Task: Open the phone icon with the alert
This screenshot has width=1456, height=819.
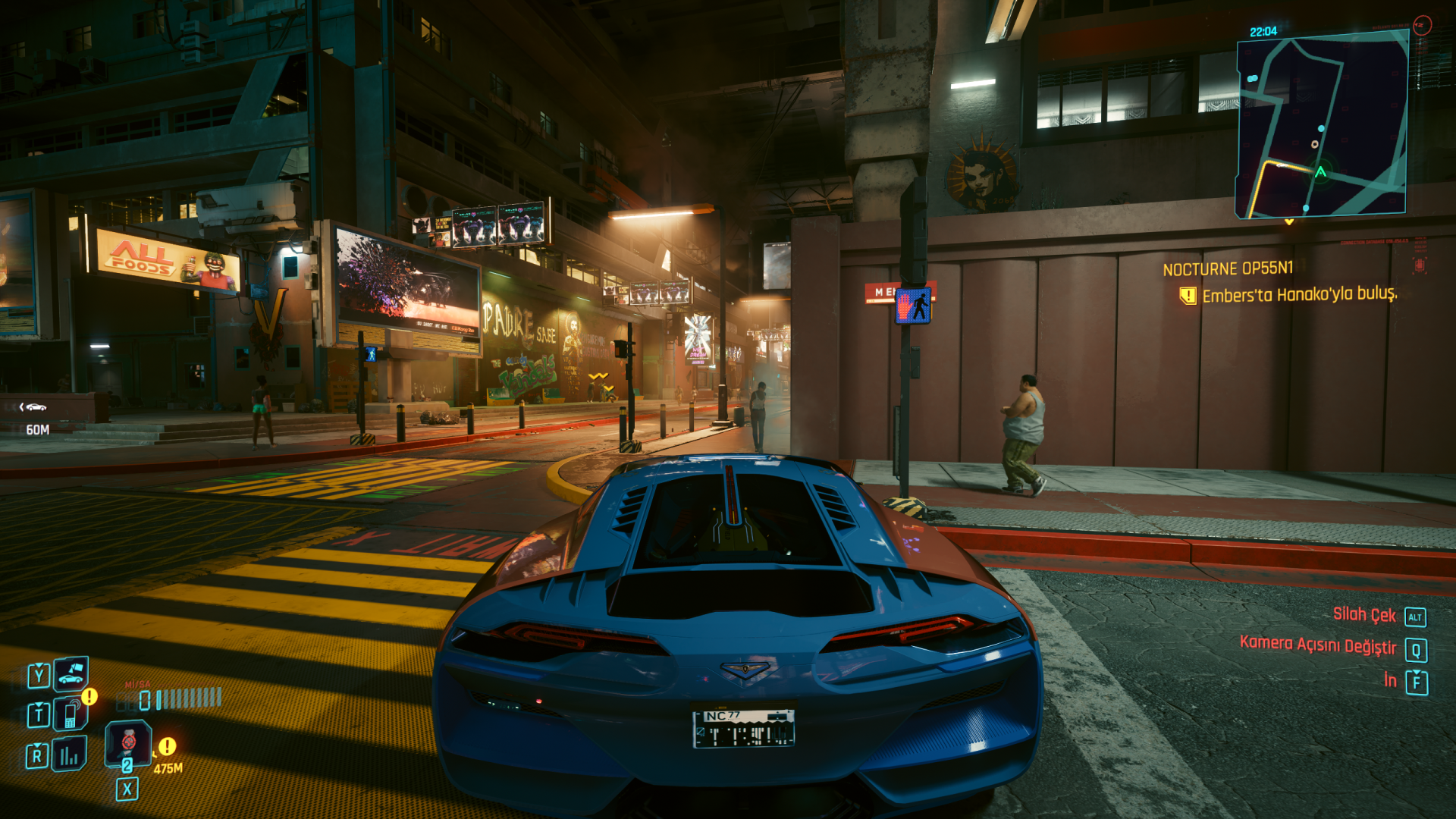Action: (71, 714)
